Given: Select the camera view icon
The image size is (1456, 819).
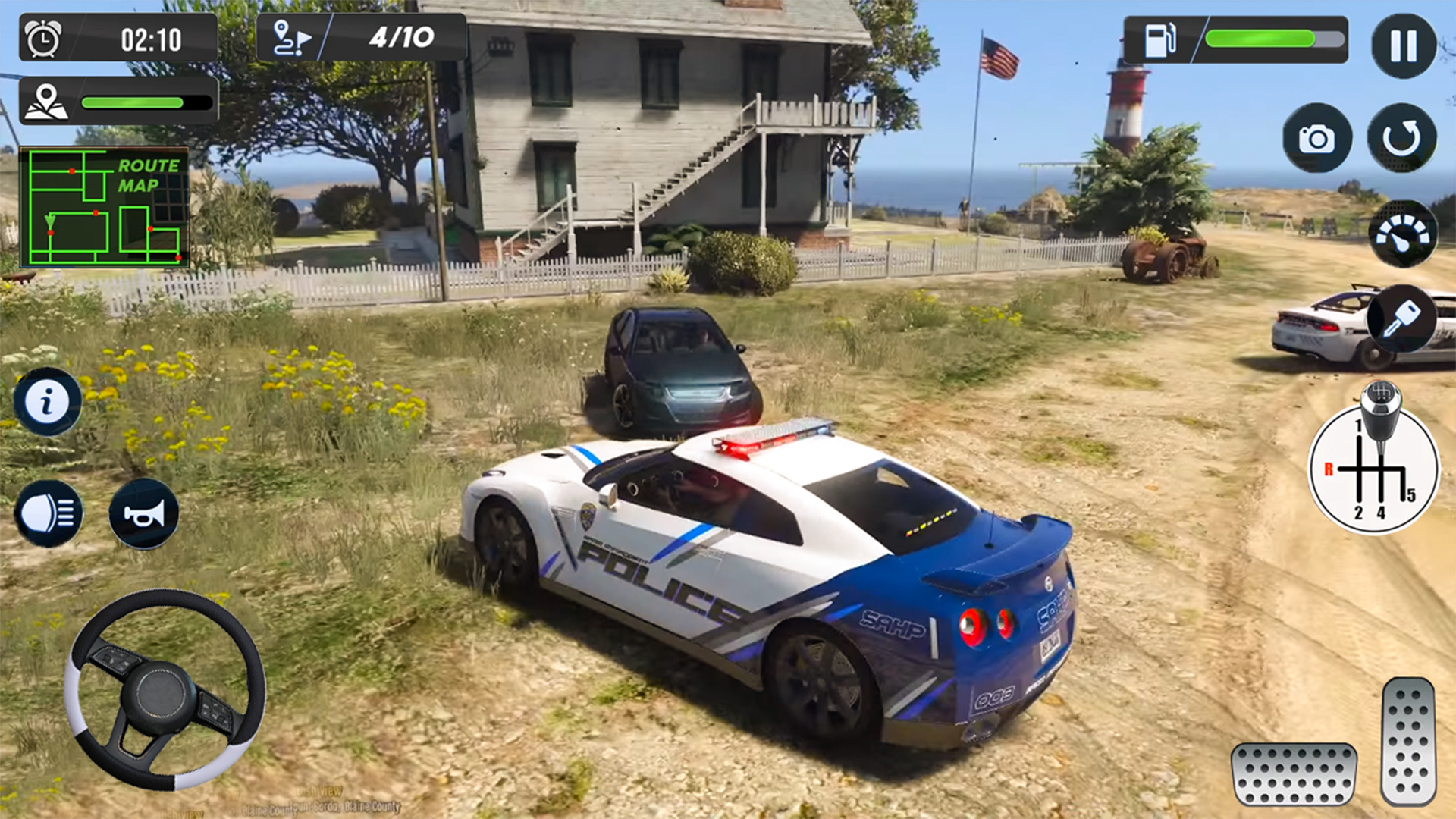Looking at the screenshot, I should (1317, 139).
